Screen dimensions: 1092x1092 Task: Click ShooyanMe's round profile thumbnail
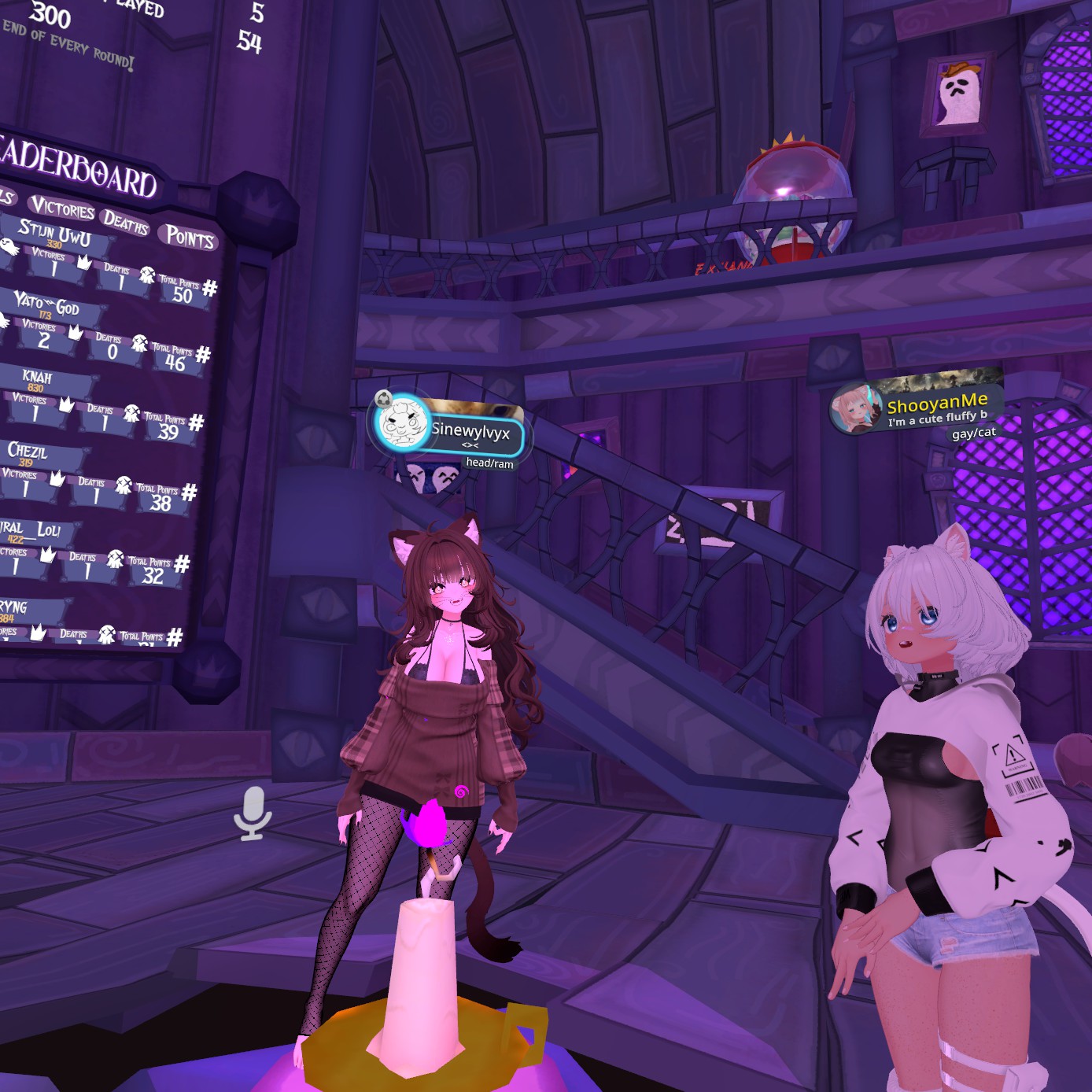coord(855,408)
